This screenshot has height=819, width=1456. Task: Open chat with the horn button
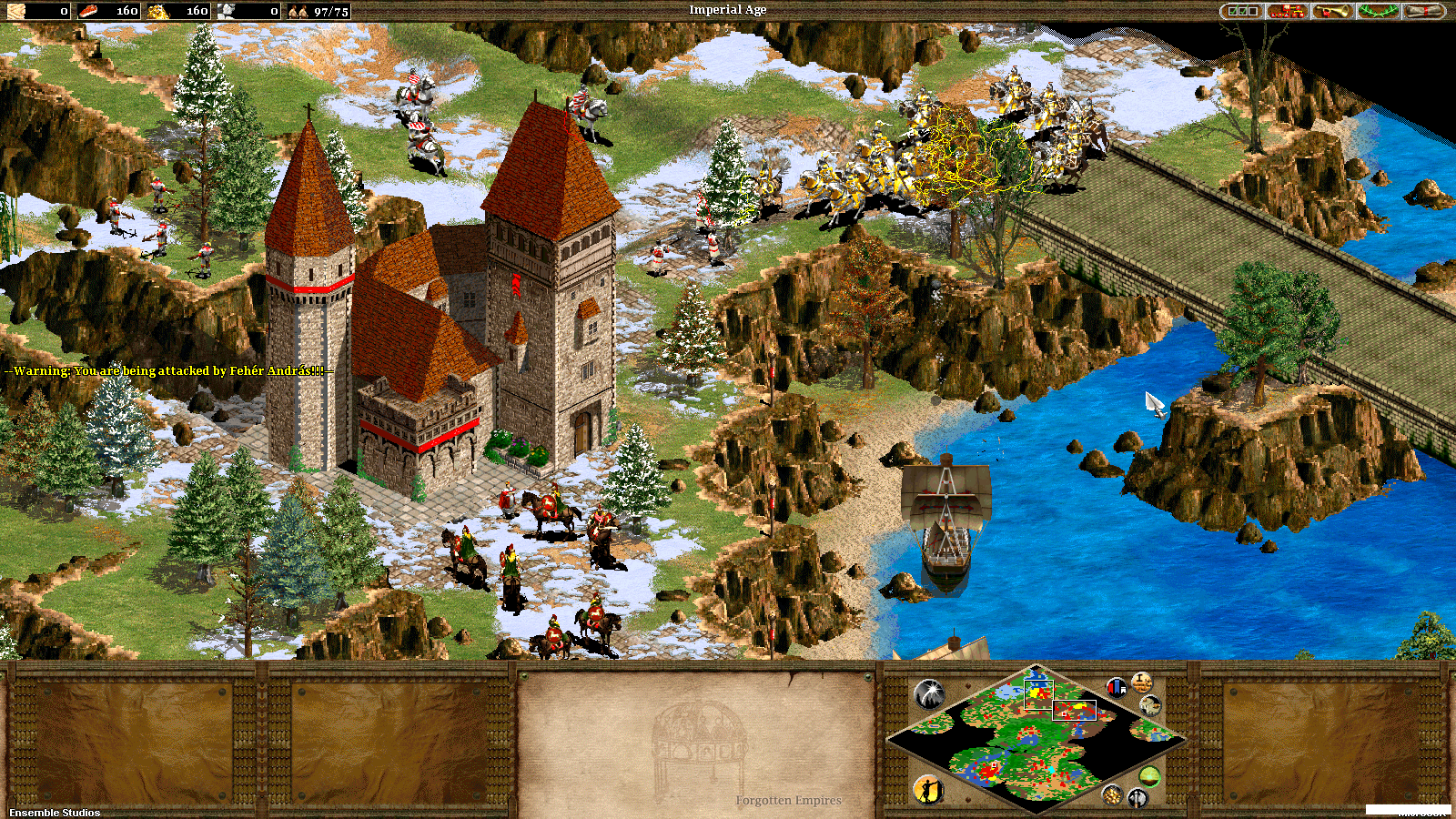(1333, 11)
